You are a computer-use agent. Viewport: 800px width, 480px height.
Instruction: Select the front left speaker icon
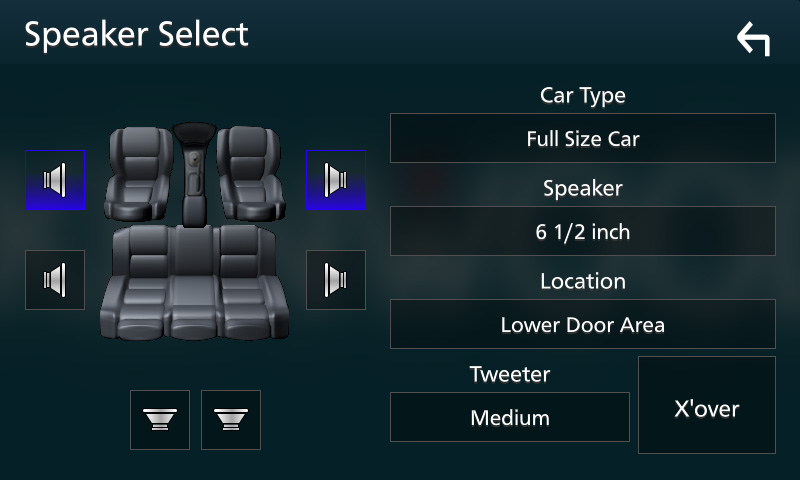click(x=55, y=180)
